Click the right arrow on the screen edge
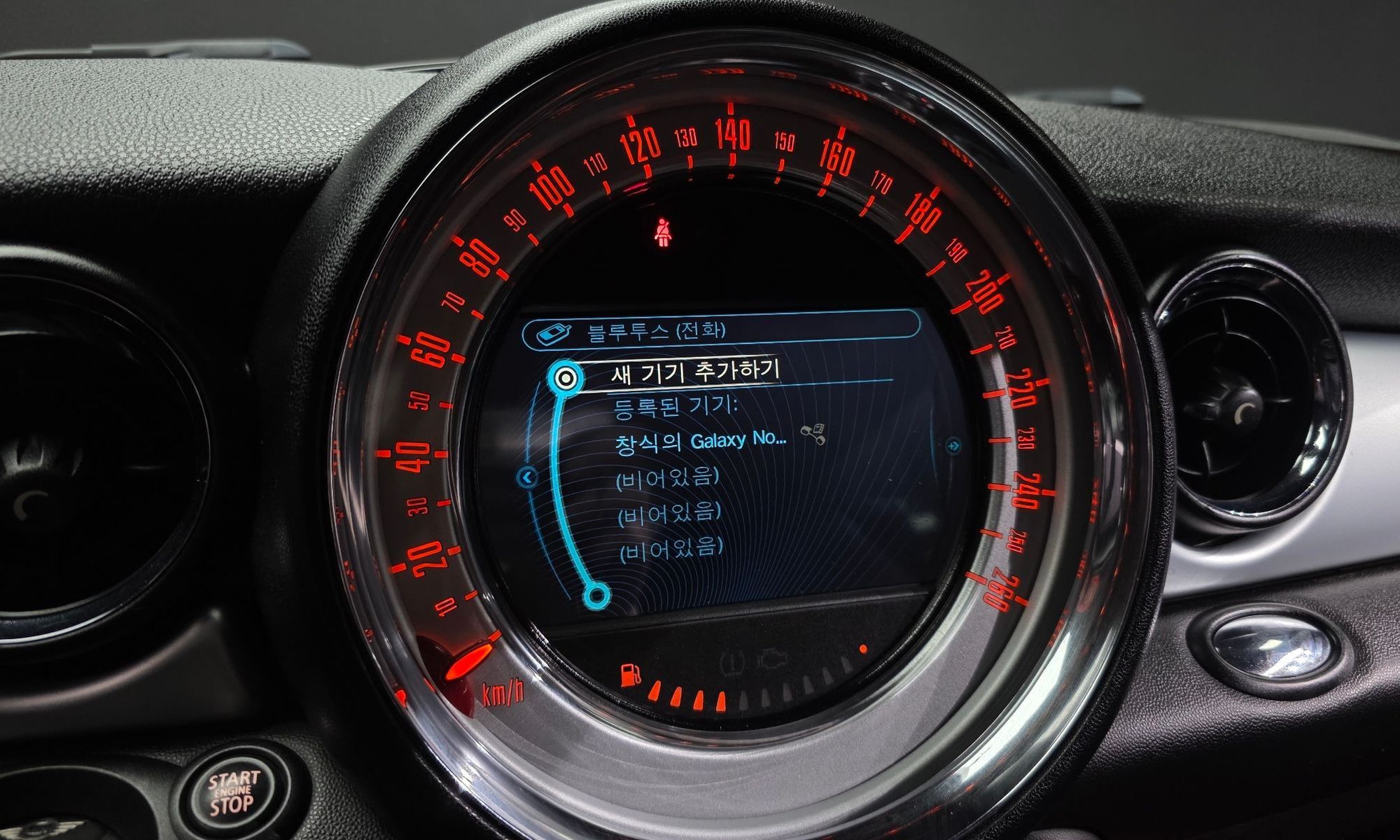Screen dimensions: 1400x840 (x=952, y=445)
